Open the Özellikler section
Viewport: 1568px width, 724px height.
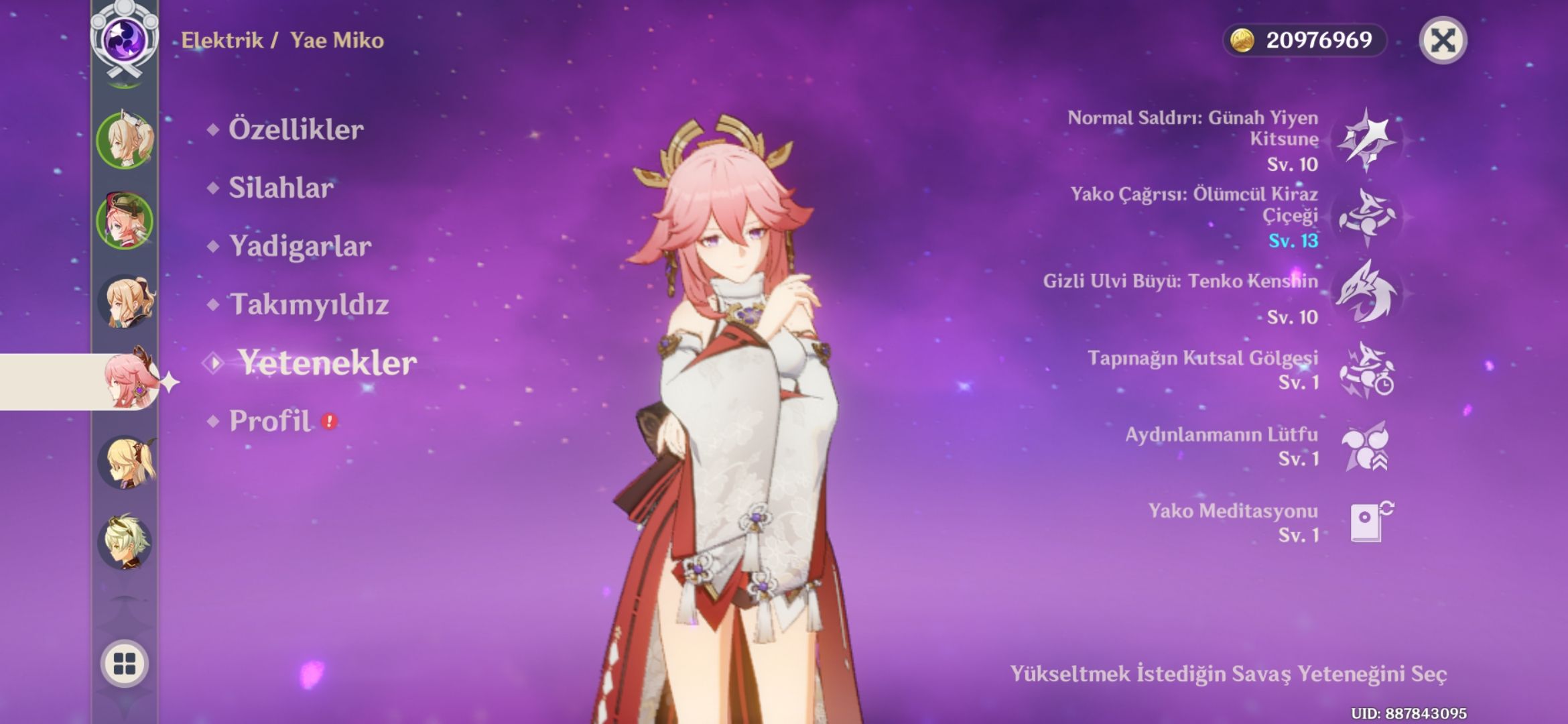point(295,129)
